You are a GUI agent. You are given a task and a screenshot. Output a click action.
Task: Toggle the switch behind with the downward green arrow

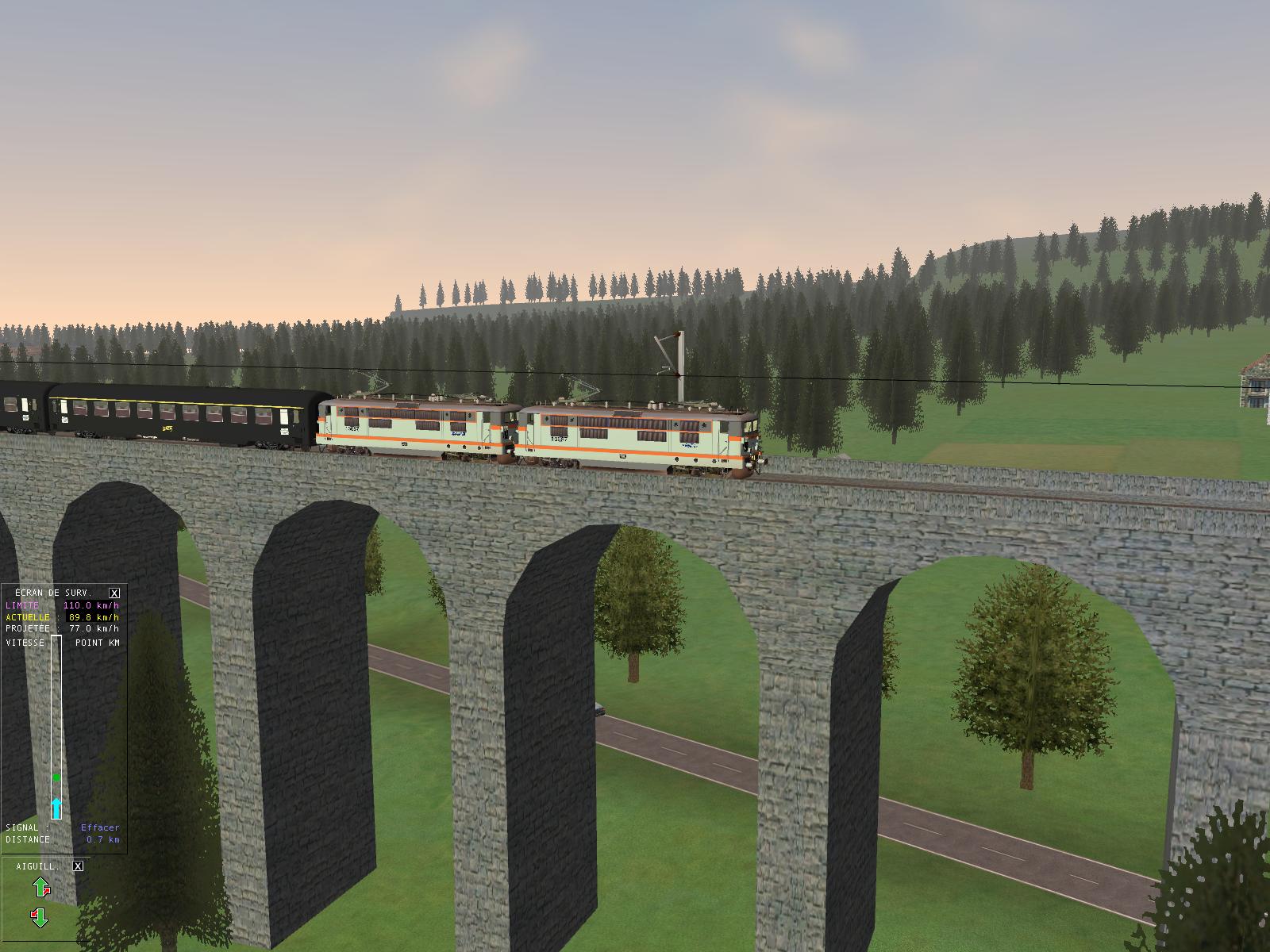pos(40,919)
